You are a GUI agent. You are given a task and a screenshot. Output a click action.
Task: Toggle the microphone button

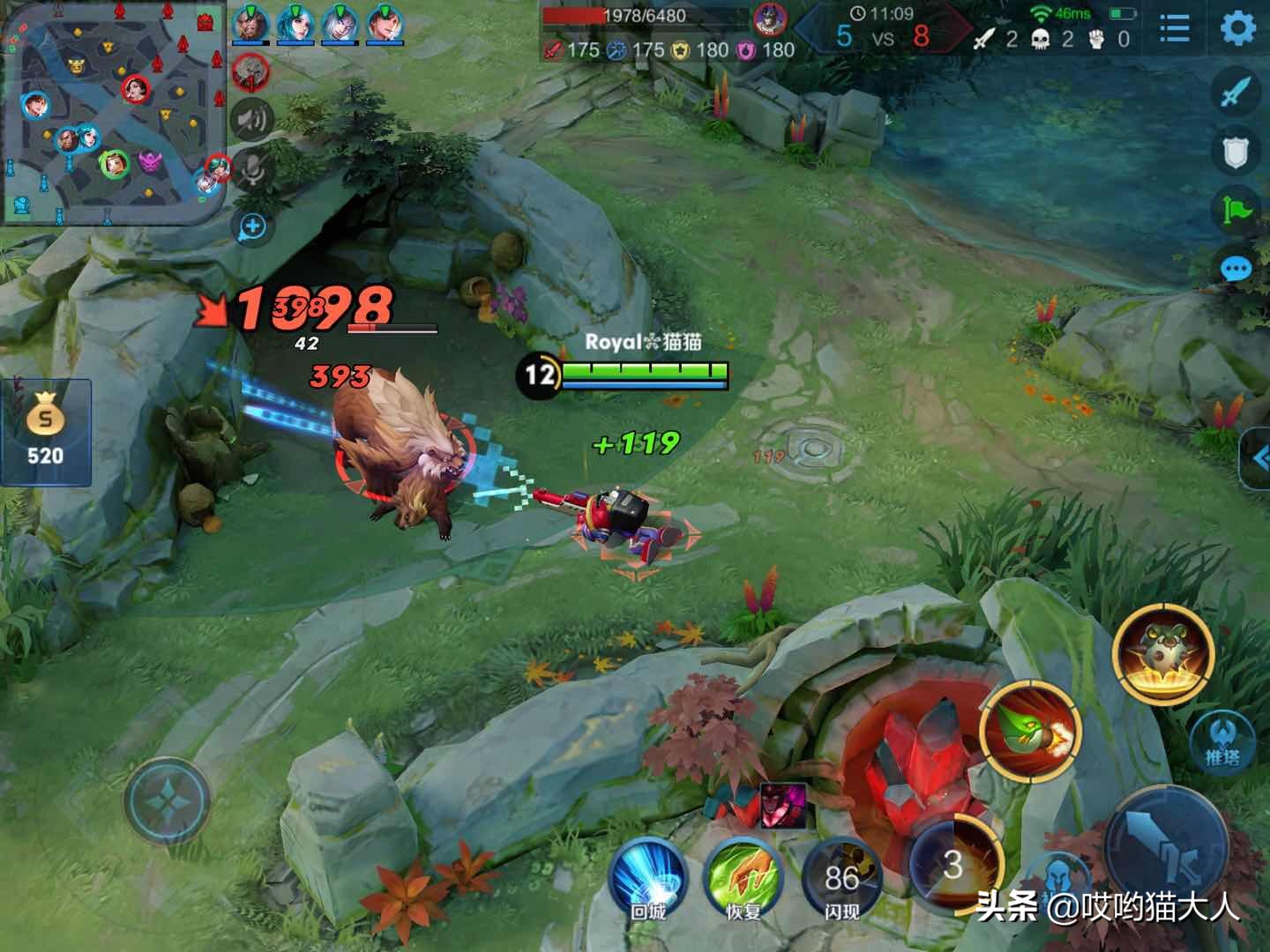(x=253, y=169)
